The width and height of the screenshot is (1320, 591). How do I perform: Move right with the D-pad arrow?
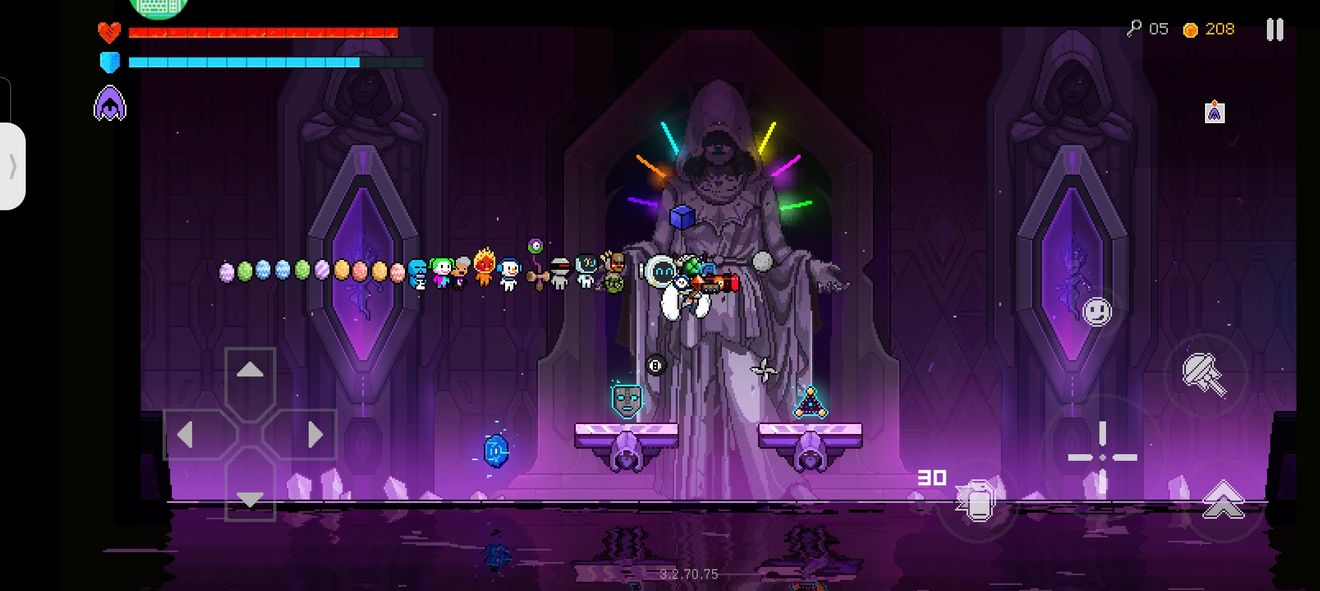tap(314, 435)
